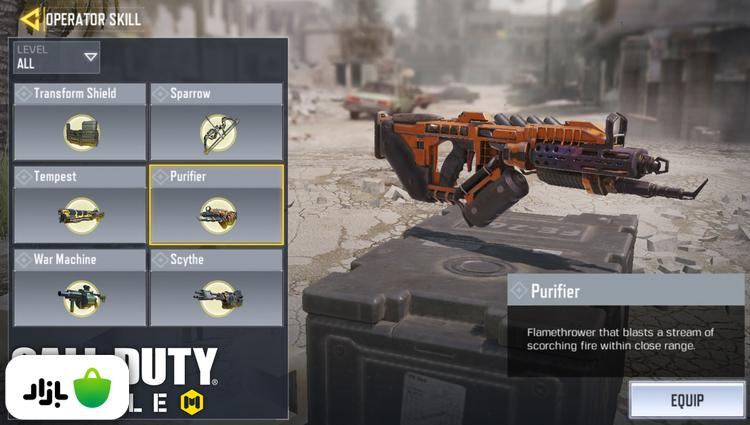Select the Purifier flamethrower tile

(216, 205)
